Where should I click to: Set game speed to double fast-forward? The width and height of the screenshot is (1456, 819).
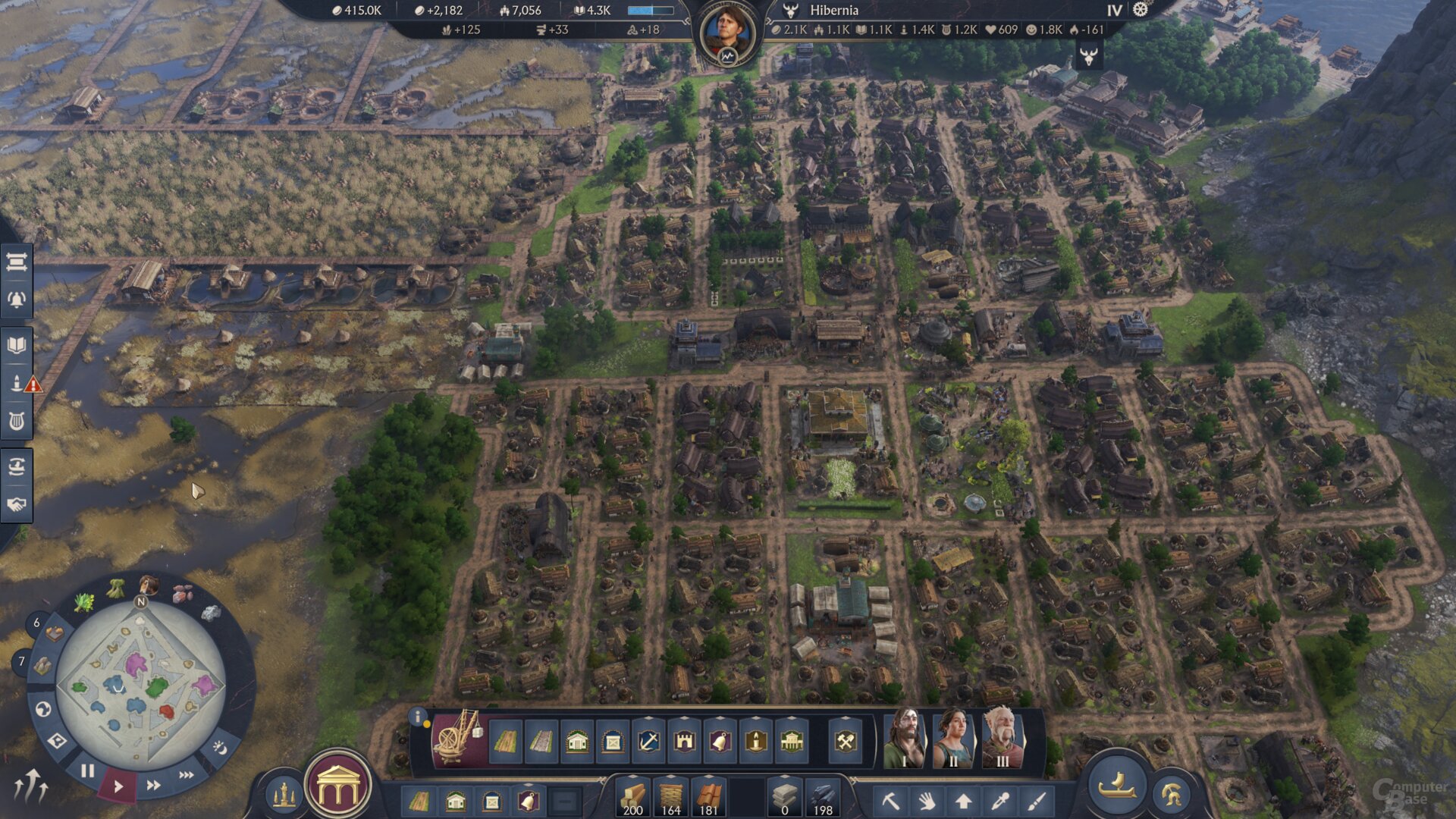click(x=153, y=785)
